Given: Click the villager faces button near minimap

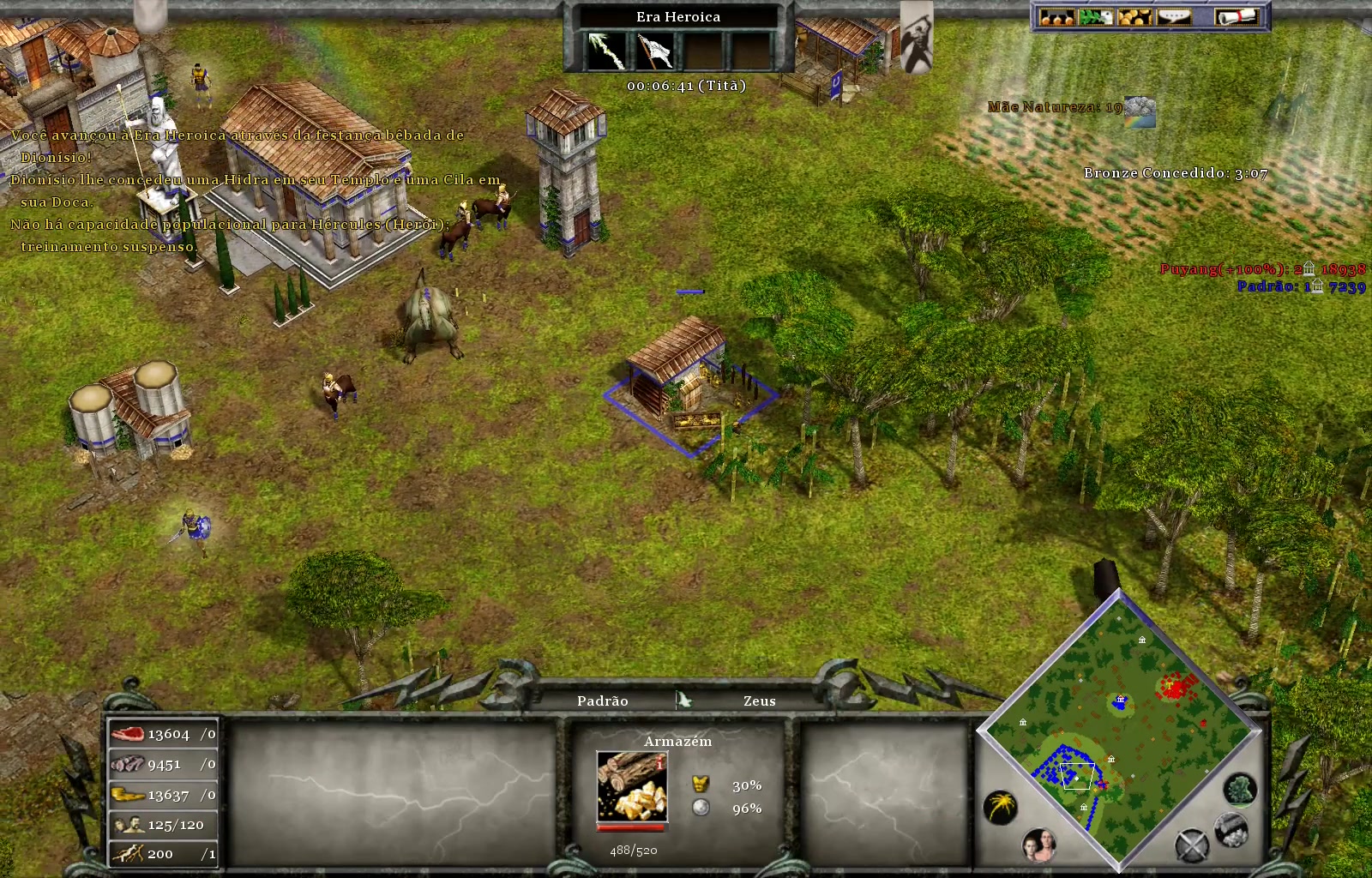Looking at the screenshot, I should click(1040, 845).
